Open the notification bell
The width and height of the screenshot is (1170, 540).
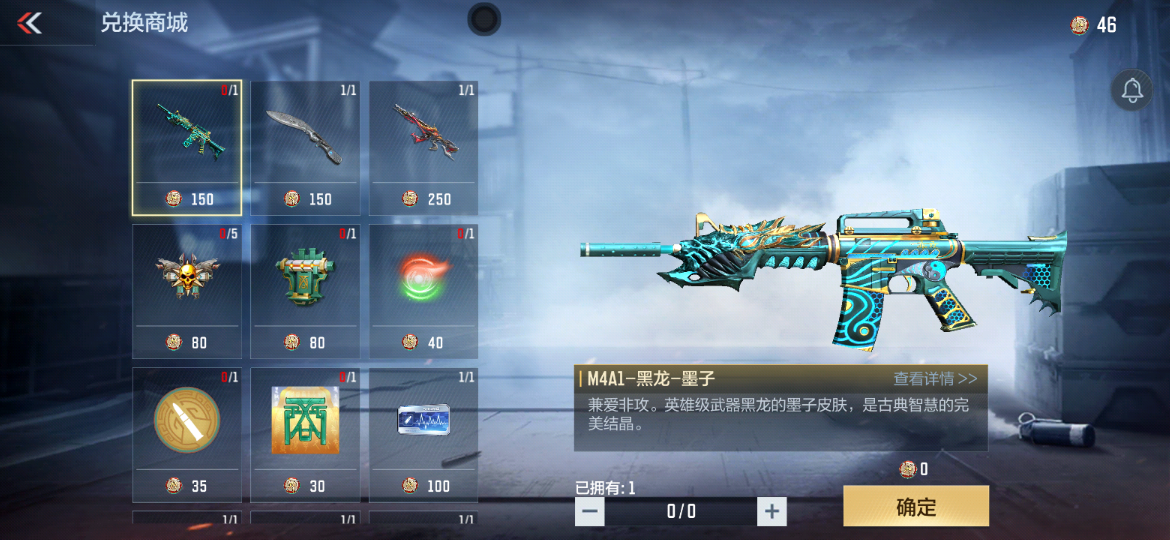tap(1132, 91)
